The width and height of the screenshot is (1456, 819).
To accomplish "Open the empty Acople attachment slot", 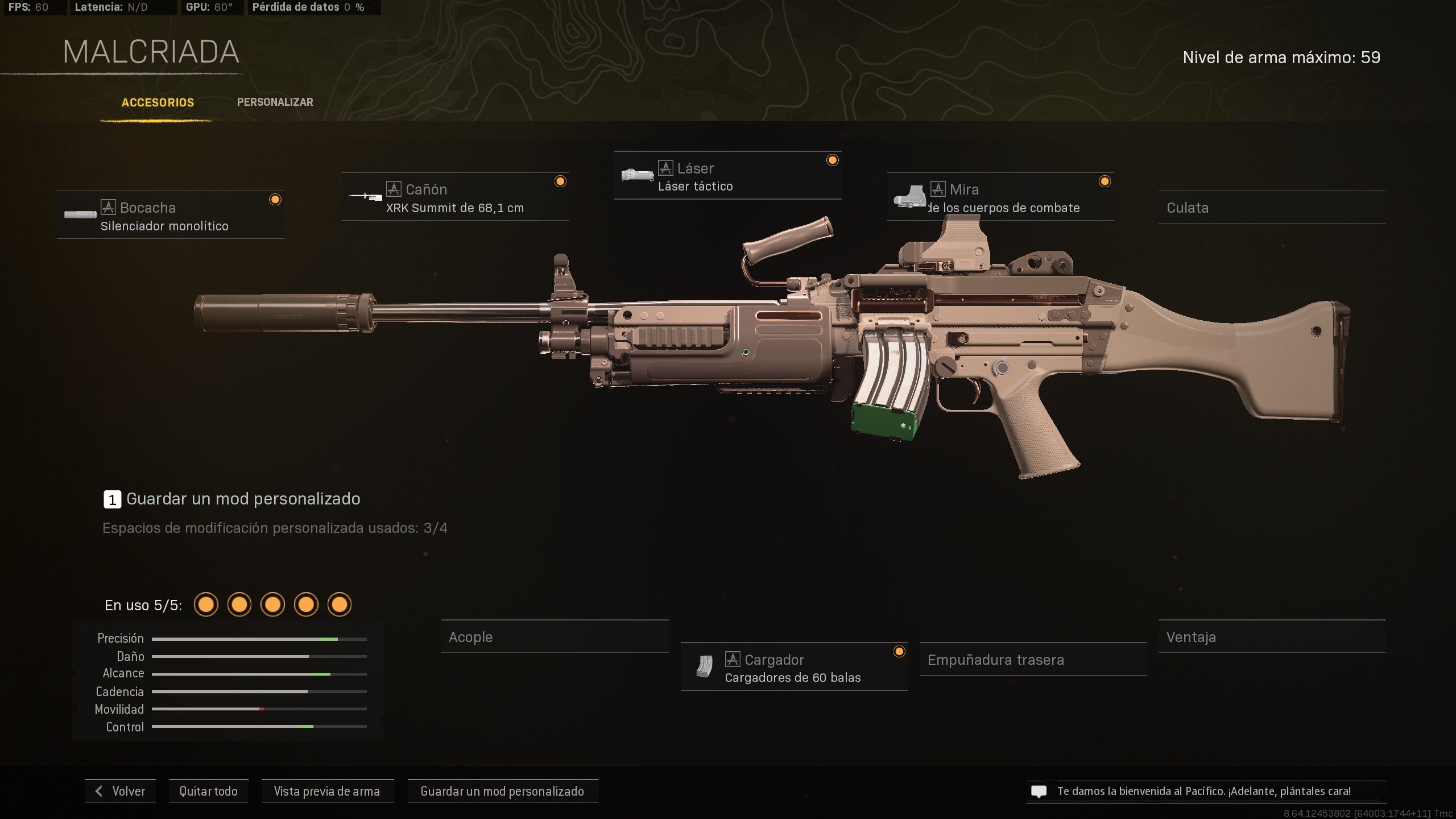I will pyautogui.click(x=555, y=637).
